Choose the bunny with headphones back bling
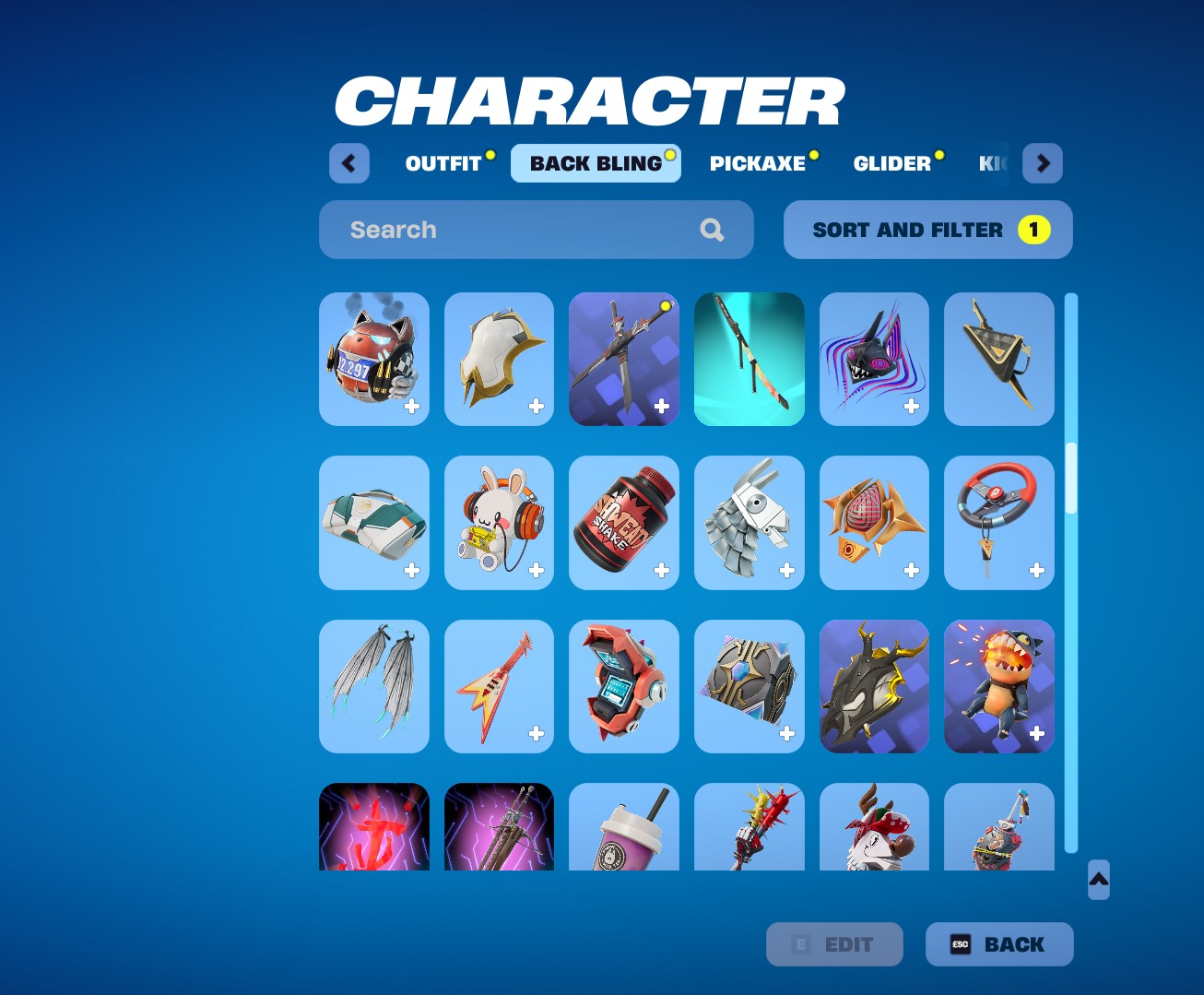The height and width of the screenshot is (995, 1204). pyautogui.click(x=499, y=523)
